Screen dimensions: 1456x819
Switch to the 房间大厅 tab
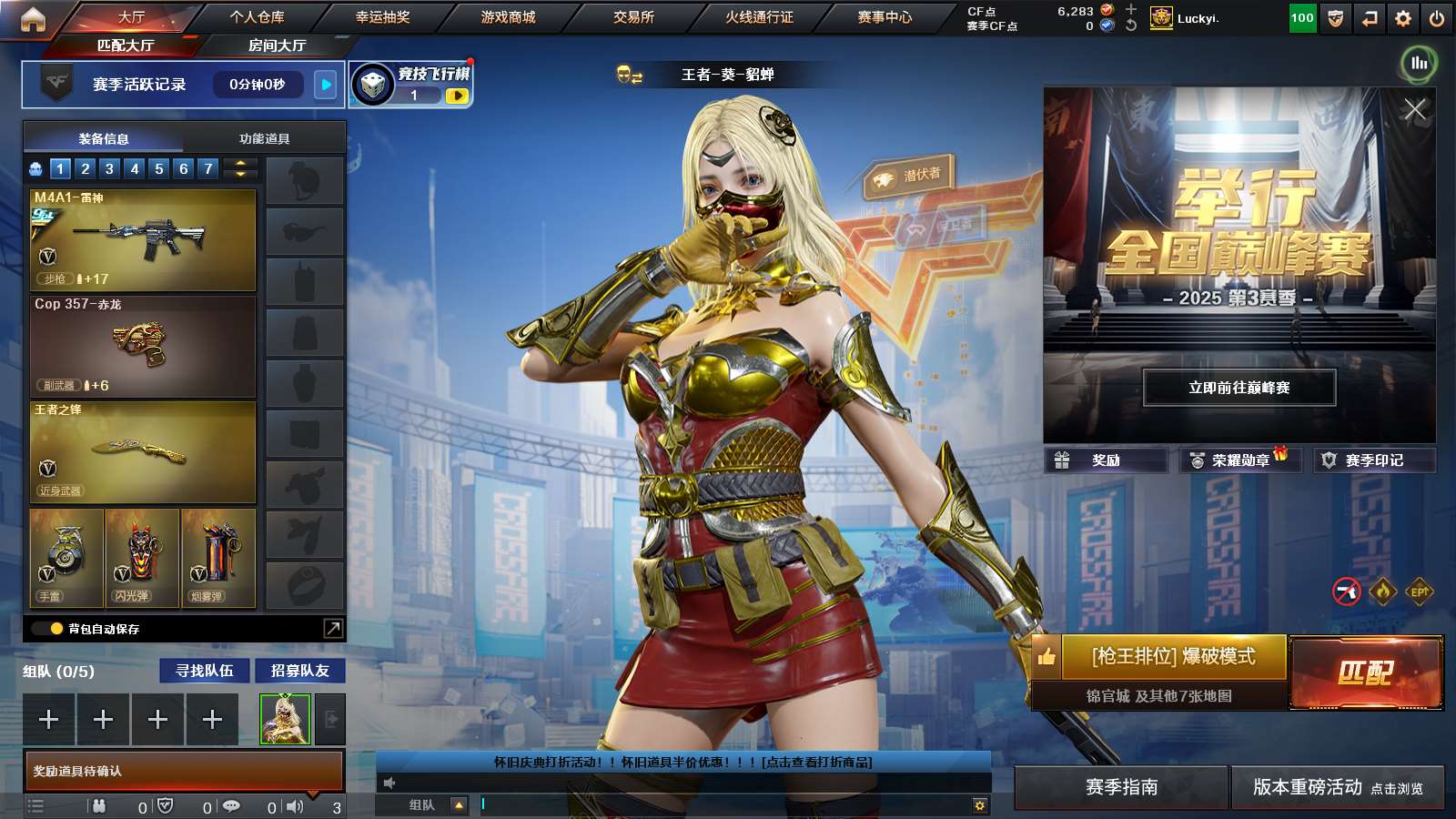point(277,45)
